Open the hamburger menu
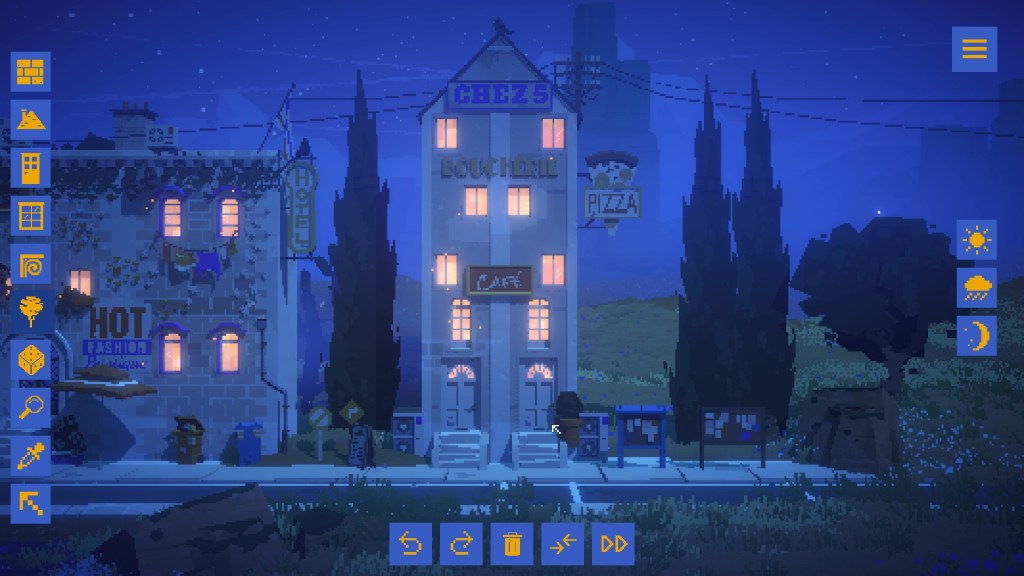1024x576 pixels. point(974,48)
